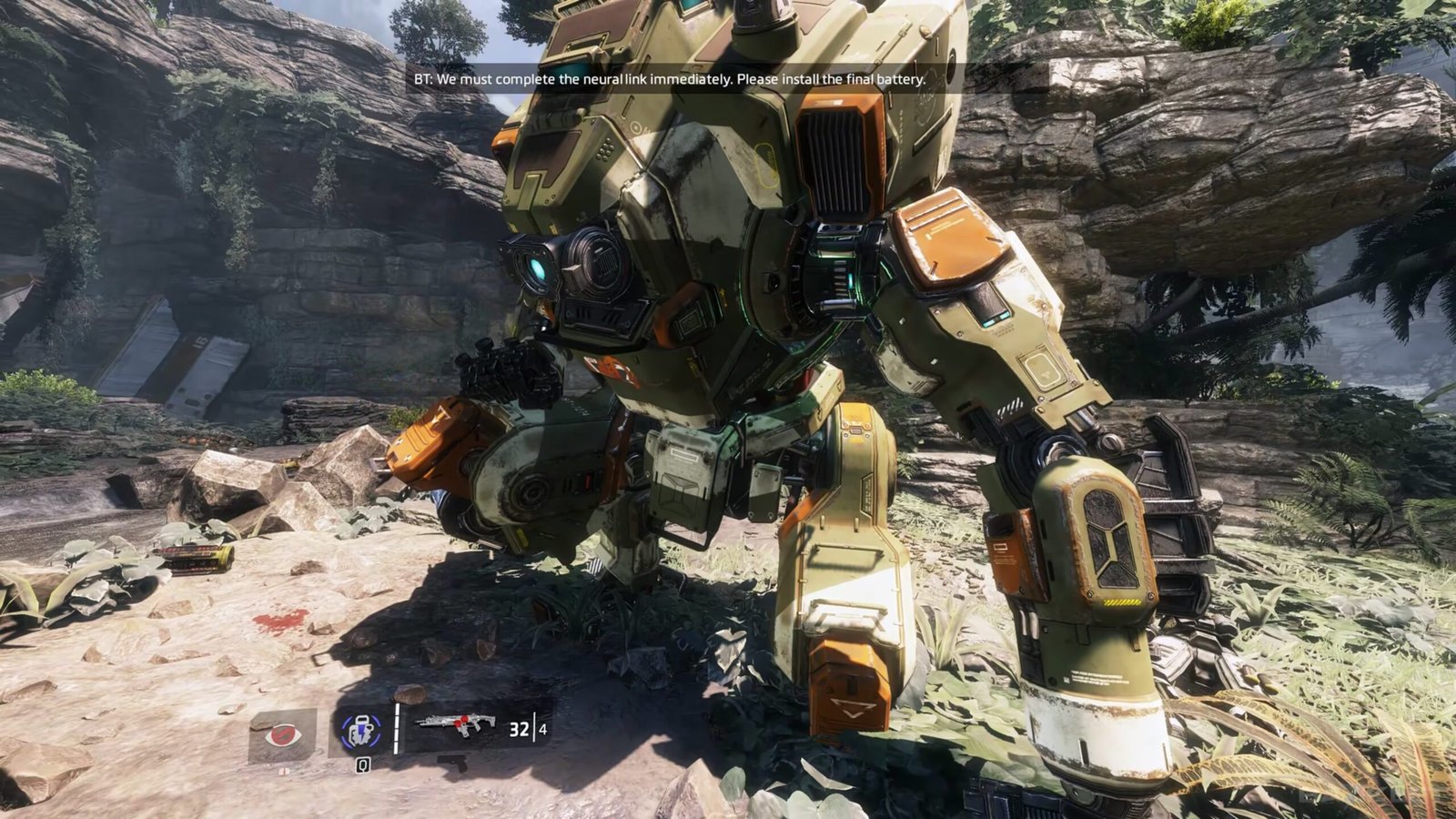The image size is (1456, 819).
Task: Select the equipped assault rifle icon
Action: tap(455, 725)
